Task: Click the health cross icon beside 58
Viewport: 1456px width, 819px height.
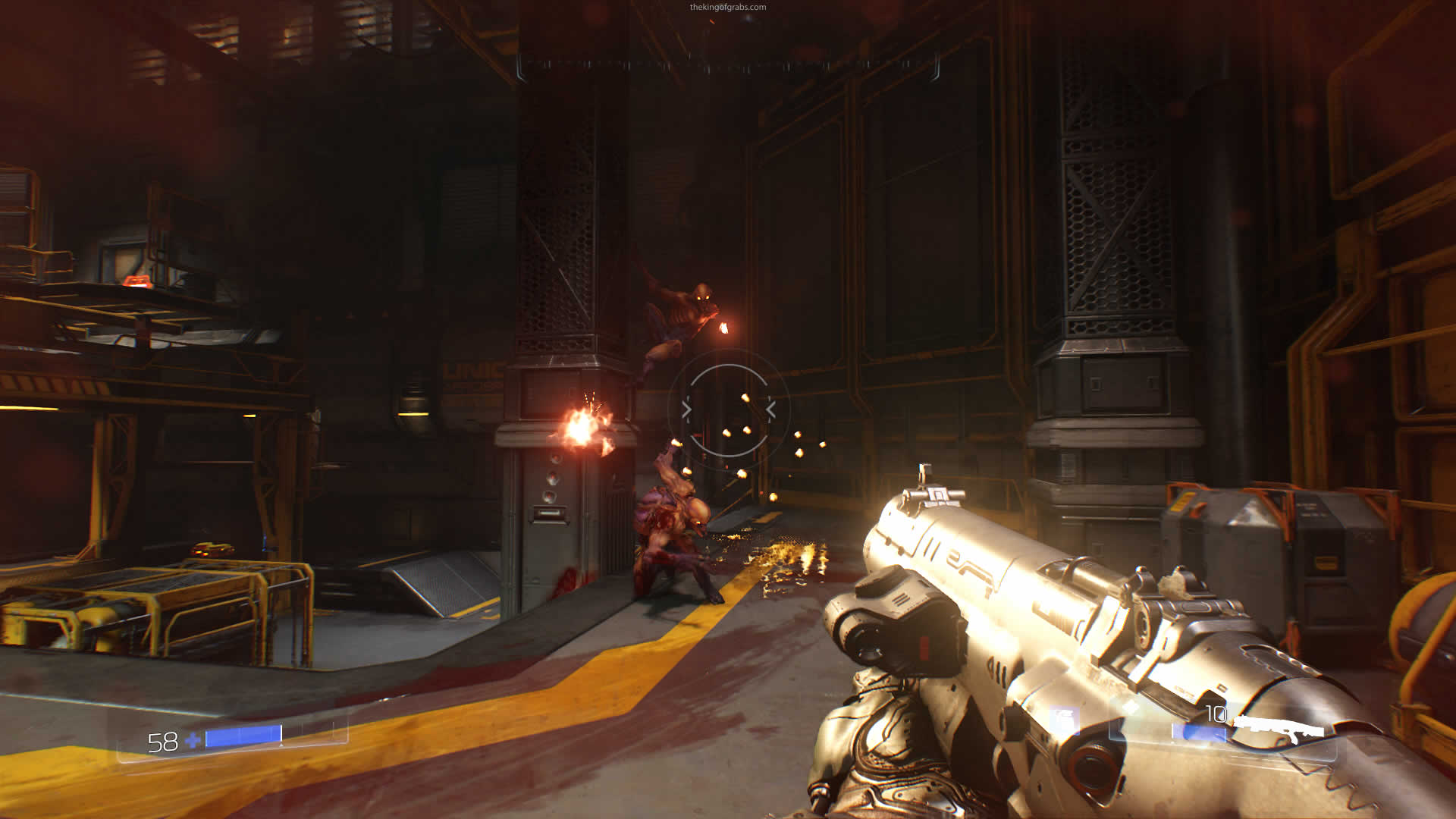Action: tap(192, 741)
